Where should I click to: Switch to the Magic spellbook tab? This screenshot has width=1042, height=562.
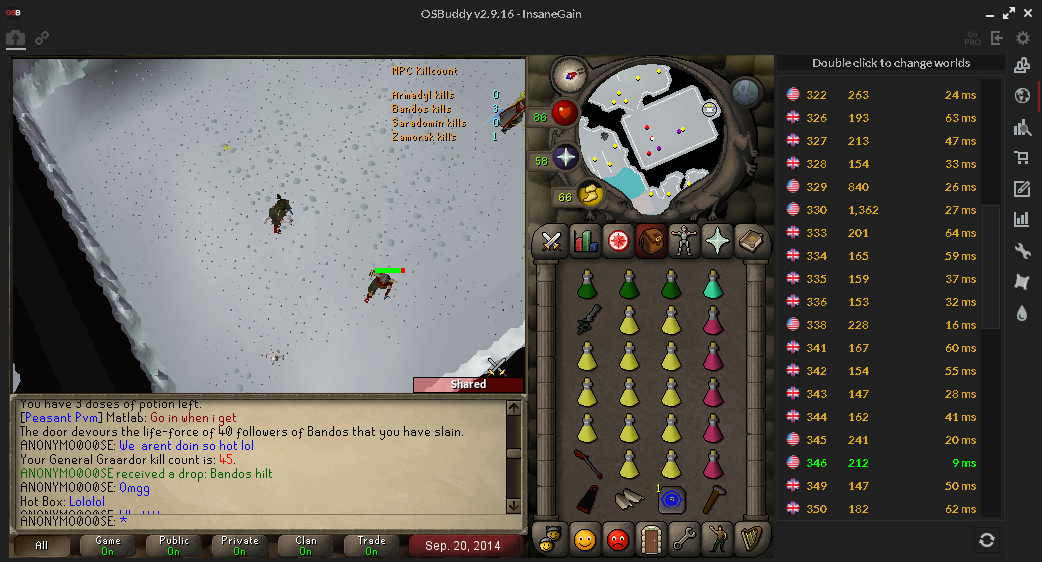[x=750, y=241]
